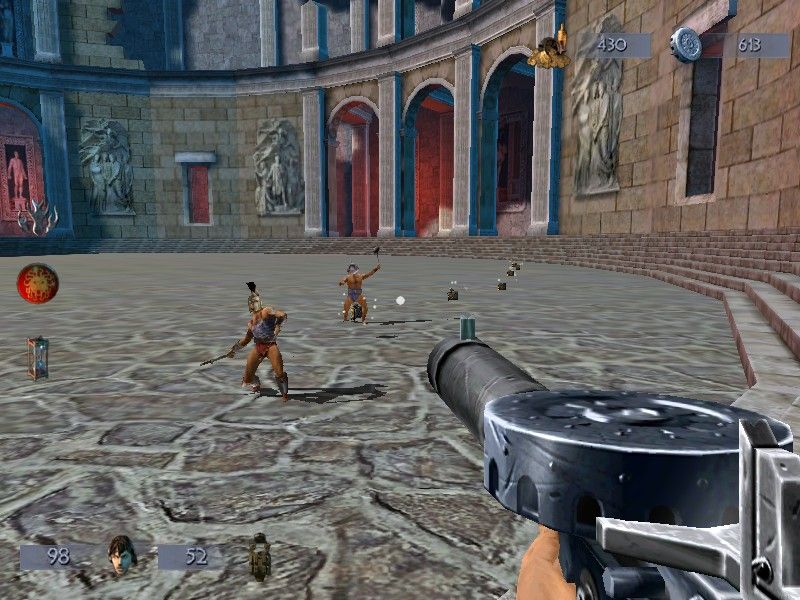800x600 pixels.
Task: Click the flaming claw power-up icon
Action: pos(37,215)
